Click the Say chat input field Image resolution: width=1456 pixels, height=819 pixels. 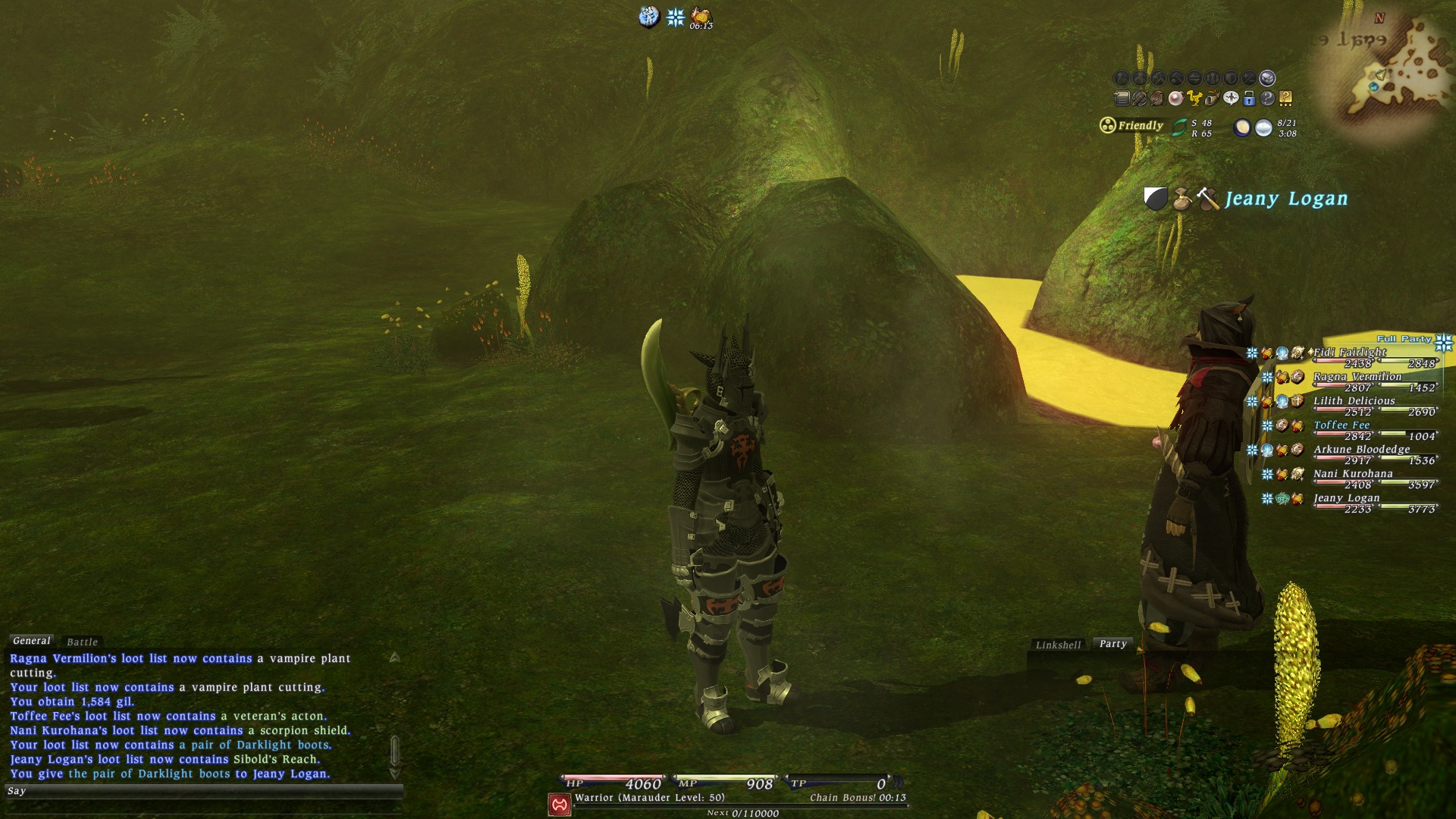tap(205, 791)
